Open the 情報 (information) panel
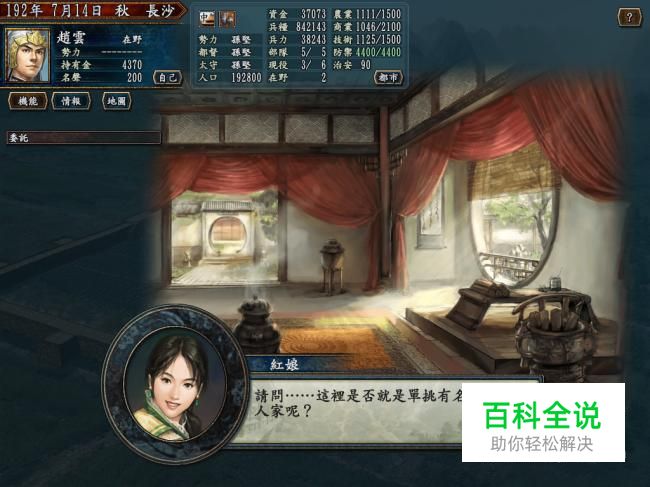 pyautogui.click(x=70, y=101)
